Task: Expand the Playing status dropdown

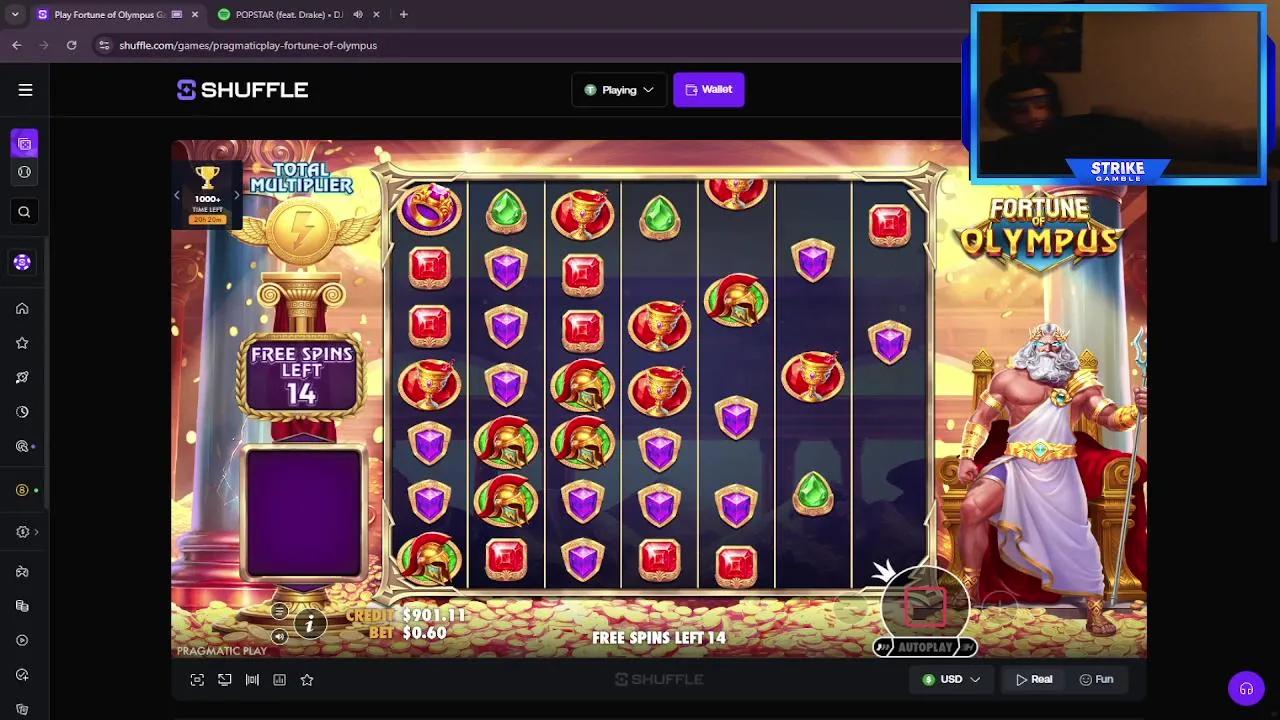Action: [619, 89]
